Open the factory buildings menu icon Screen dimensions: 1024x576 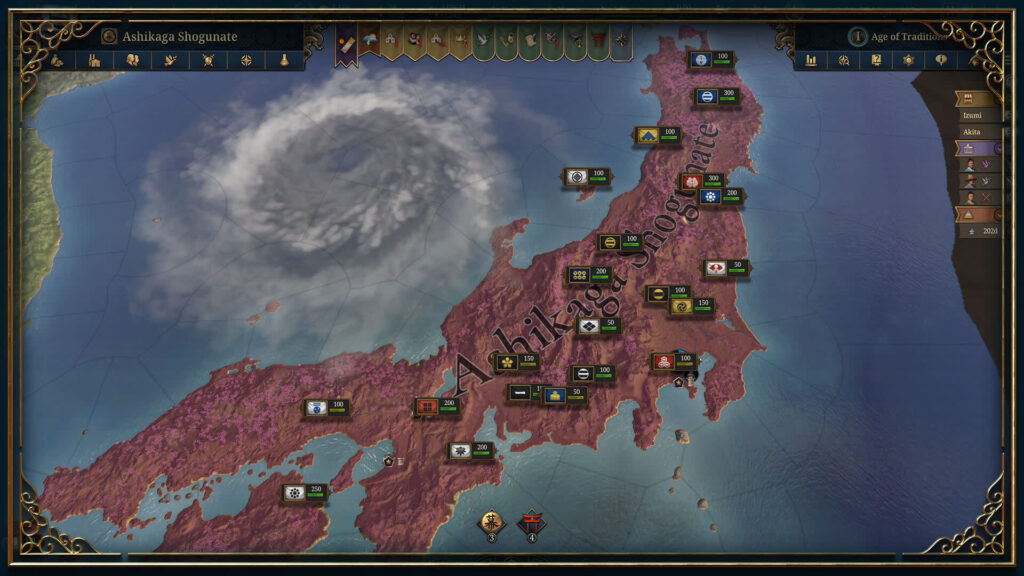click(95, 60)
